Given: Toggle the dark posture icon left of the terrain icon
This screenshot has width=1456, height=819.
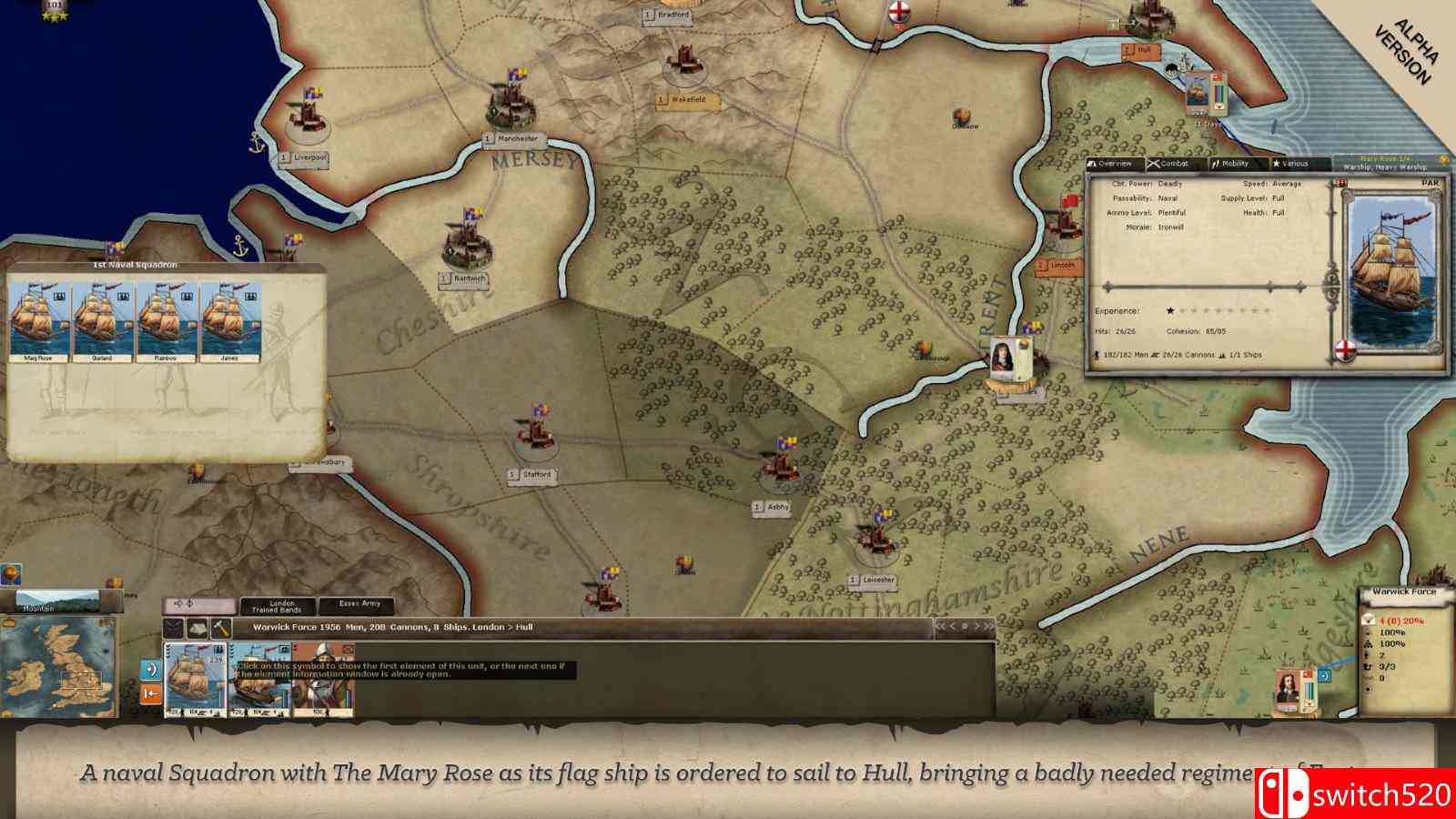Looking at the screenshot, I should coord(173,629).
